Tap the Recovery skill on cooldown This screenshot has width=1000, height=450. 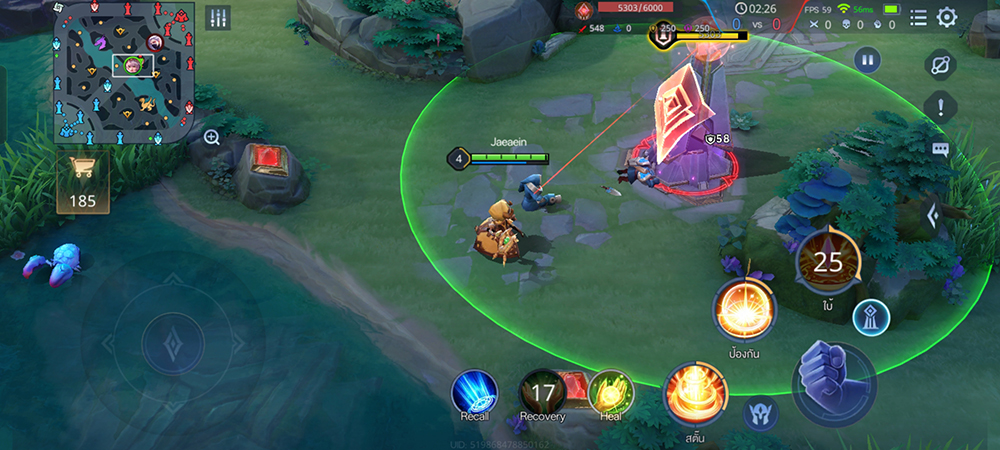point(542,393)
